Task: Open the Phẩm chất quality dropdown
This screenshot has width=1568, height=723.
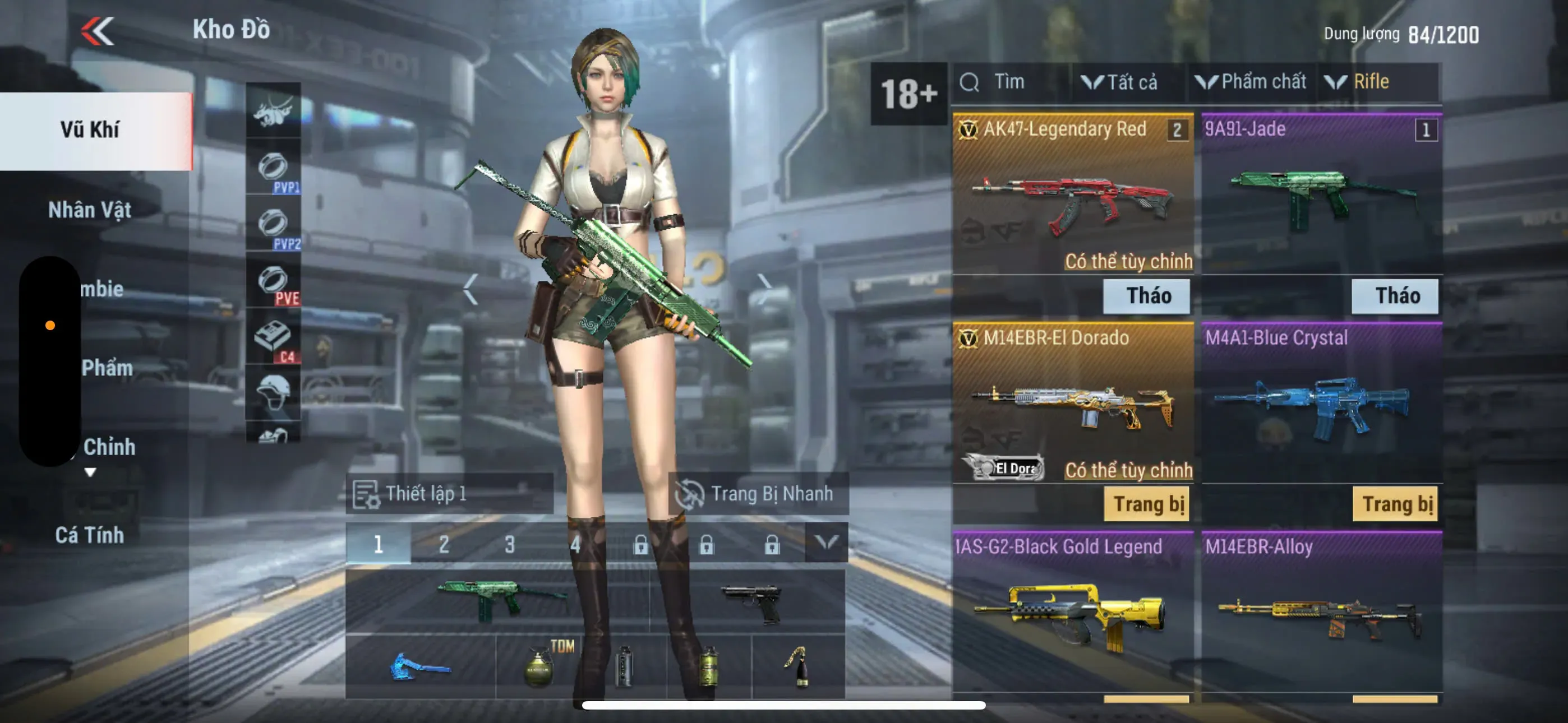Action: [x=1252, y=82]
